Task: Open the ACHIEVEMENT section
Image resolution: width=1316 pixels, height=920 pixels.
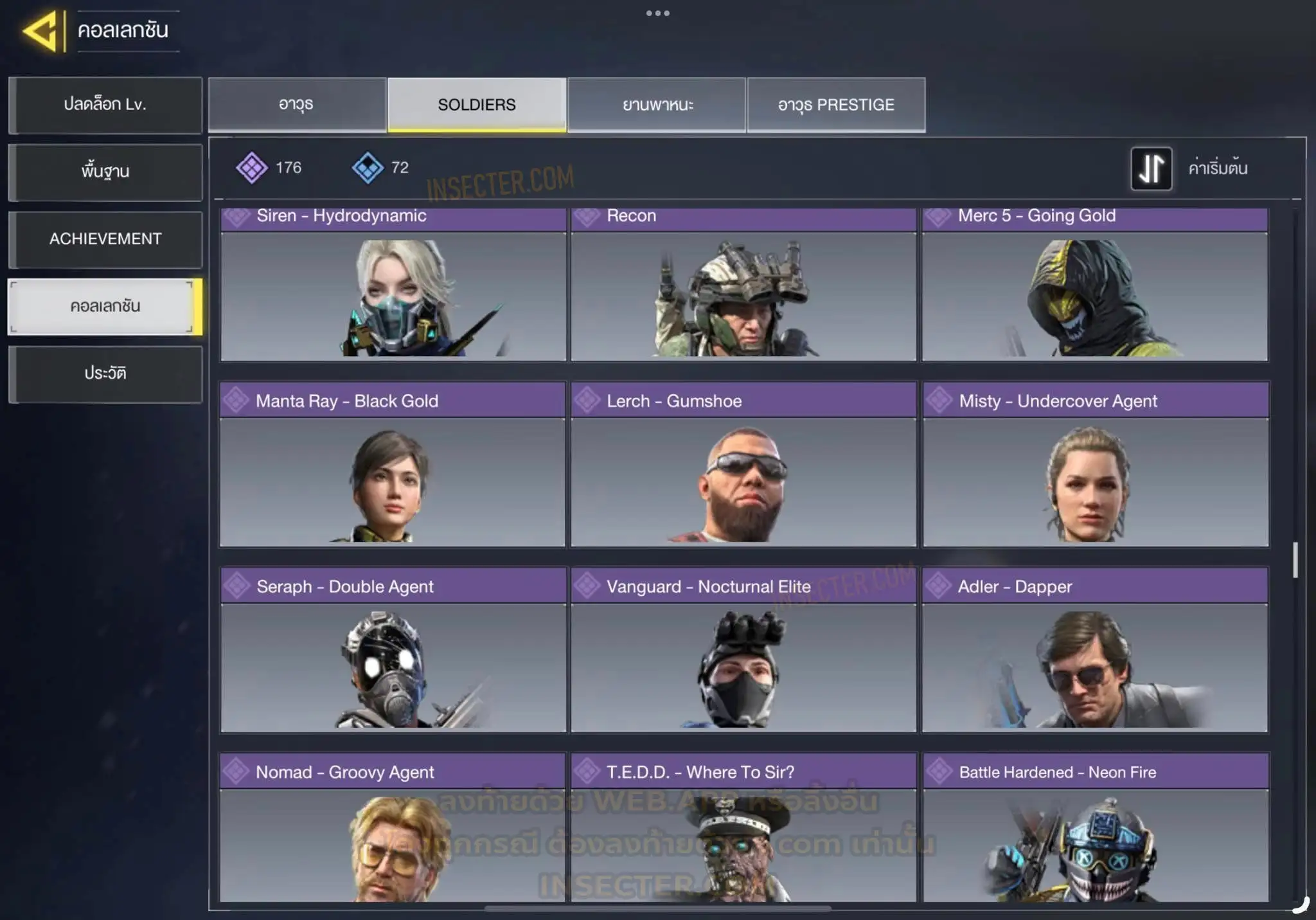Action: (105, 239)
